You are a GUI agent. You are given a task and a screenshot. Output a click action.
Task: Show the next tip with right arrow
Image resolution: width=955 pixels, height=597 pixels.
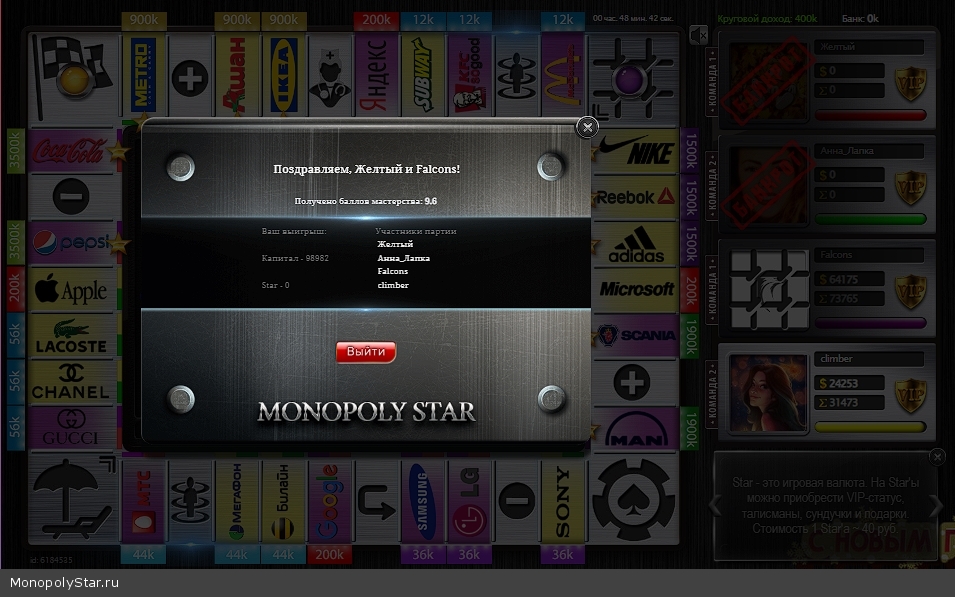[934, 505]
